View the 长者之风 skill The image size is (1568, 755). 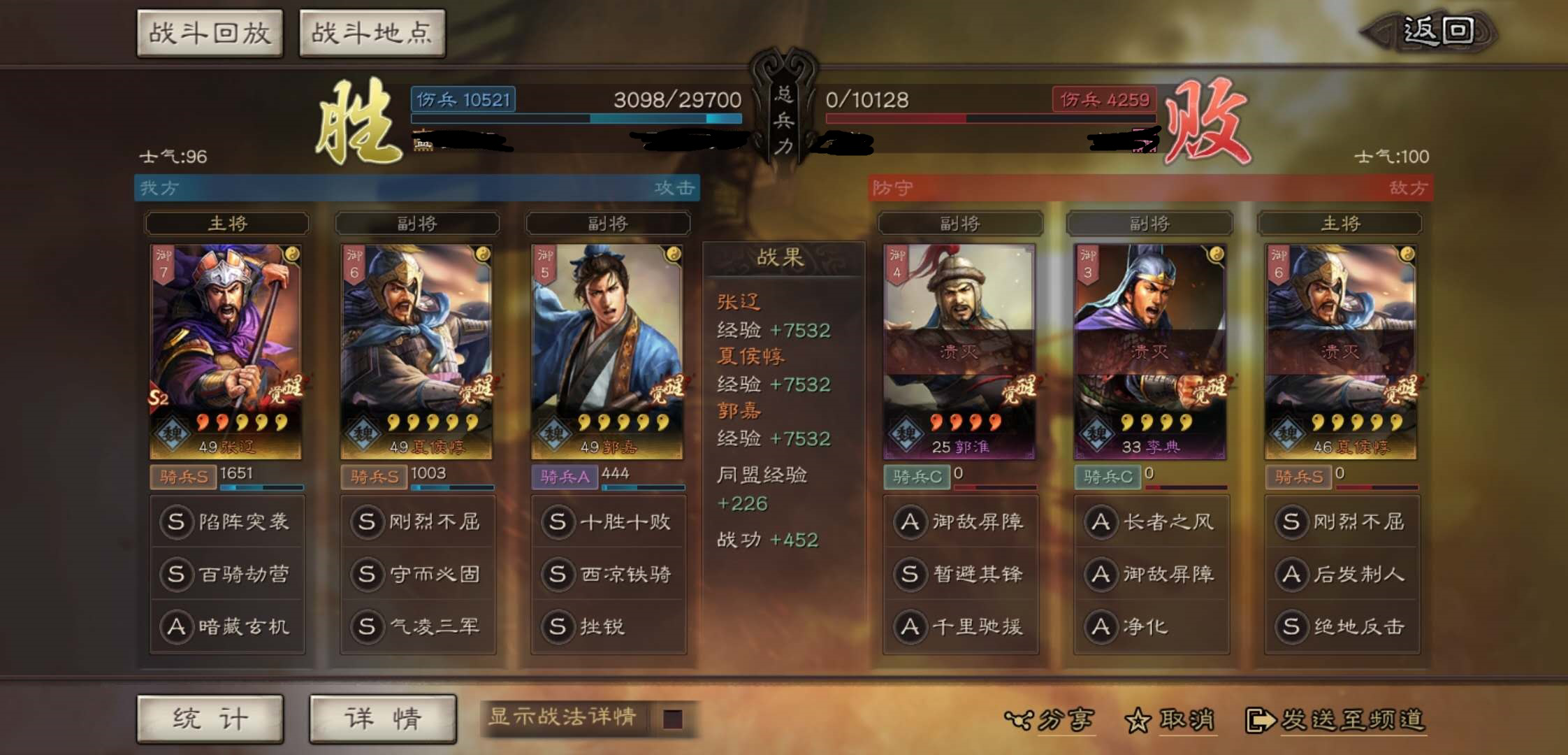(x=1151, y=522)
